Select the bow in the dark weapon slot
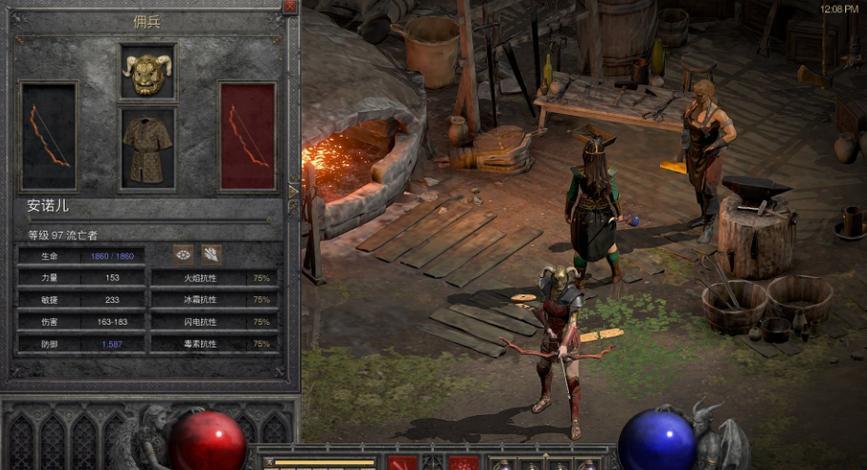 tap(49, 136)
